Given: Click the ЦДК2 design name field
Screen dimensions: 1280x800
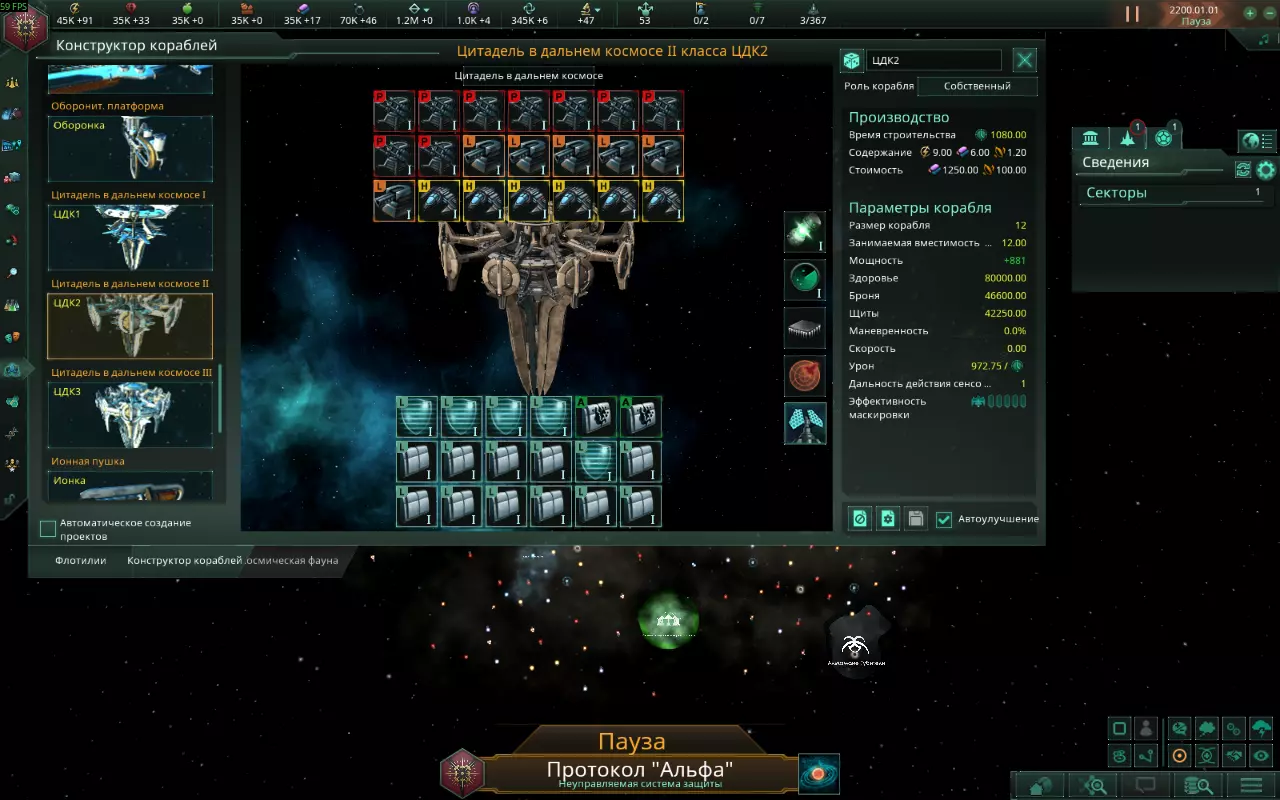Looking at the screenshot, I should [x=934, y=60].
